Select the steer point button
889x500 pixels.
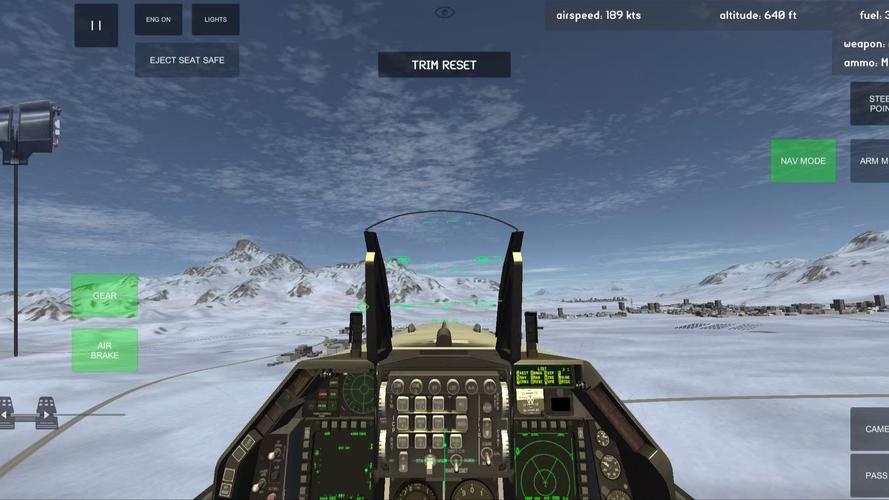pyautogui.click(x=870, y=104)
